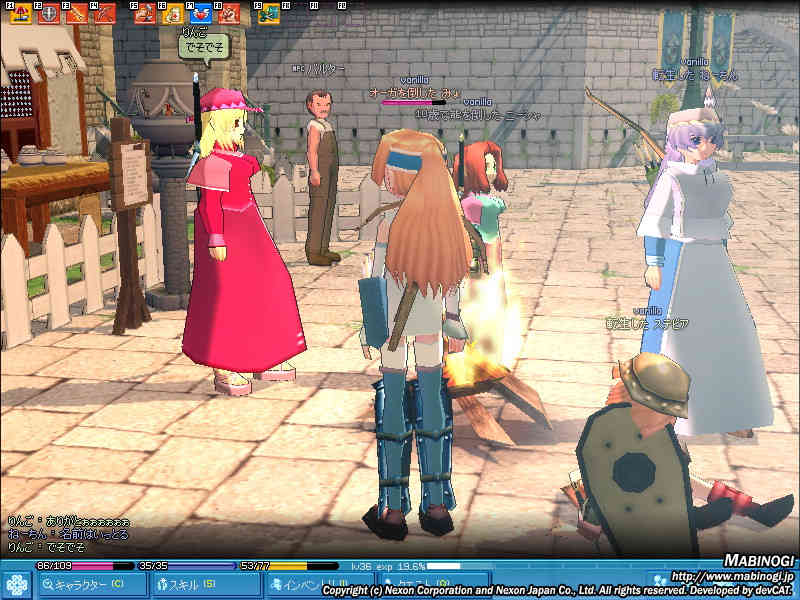The image size is (800, 600).
Task: Use the F5 hotbar skill icon
Action: (x=144, y=14)
